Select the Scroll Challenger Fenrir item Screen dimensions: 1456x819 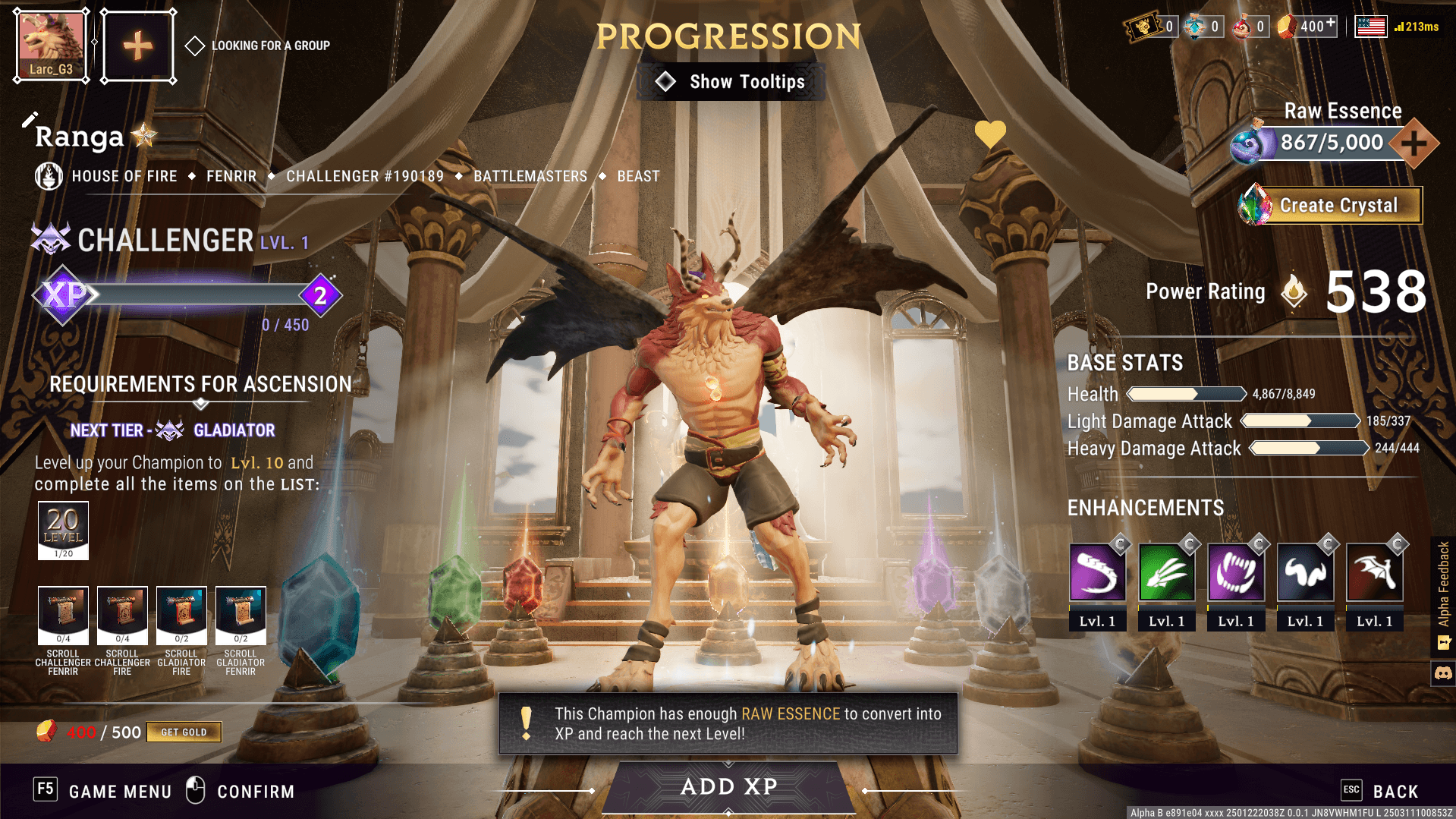[x=63, y=615]
